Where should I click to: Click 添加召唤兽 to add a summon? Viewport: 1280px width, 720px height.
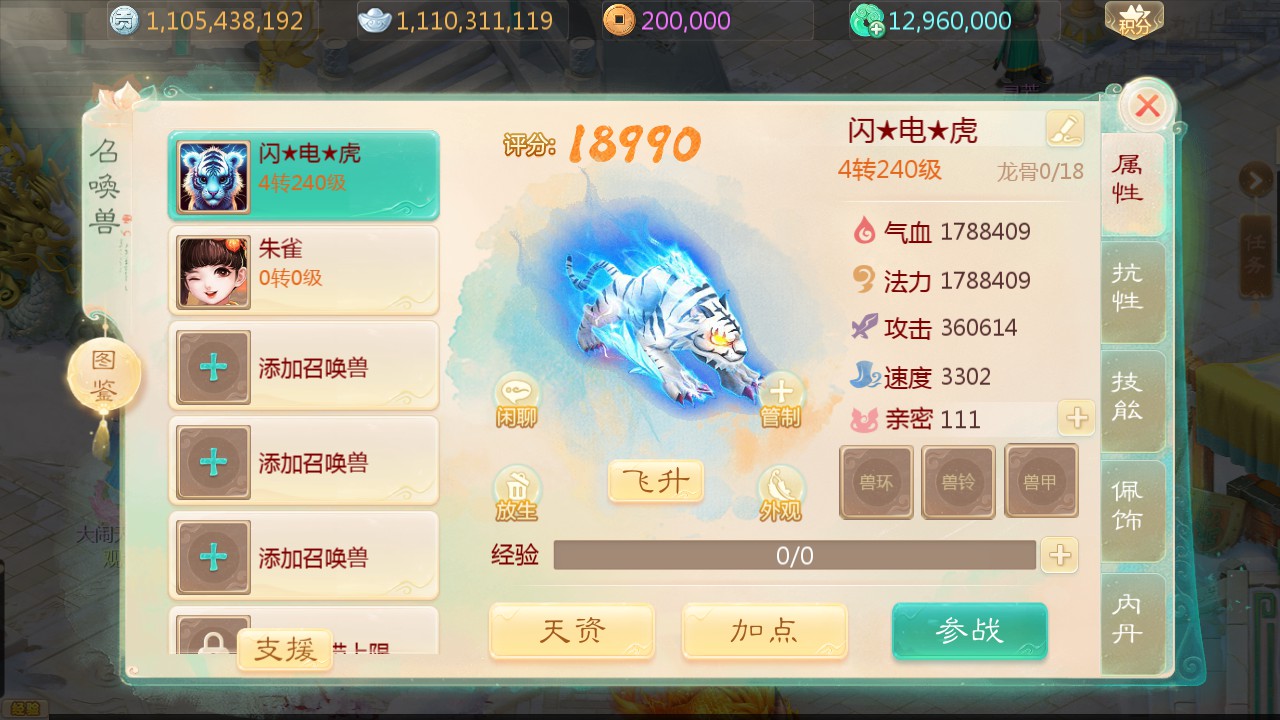[x=304, y=366]
